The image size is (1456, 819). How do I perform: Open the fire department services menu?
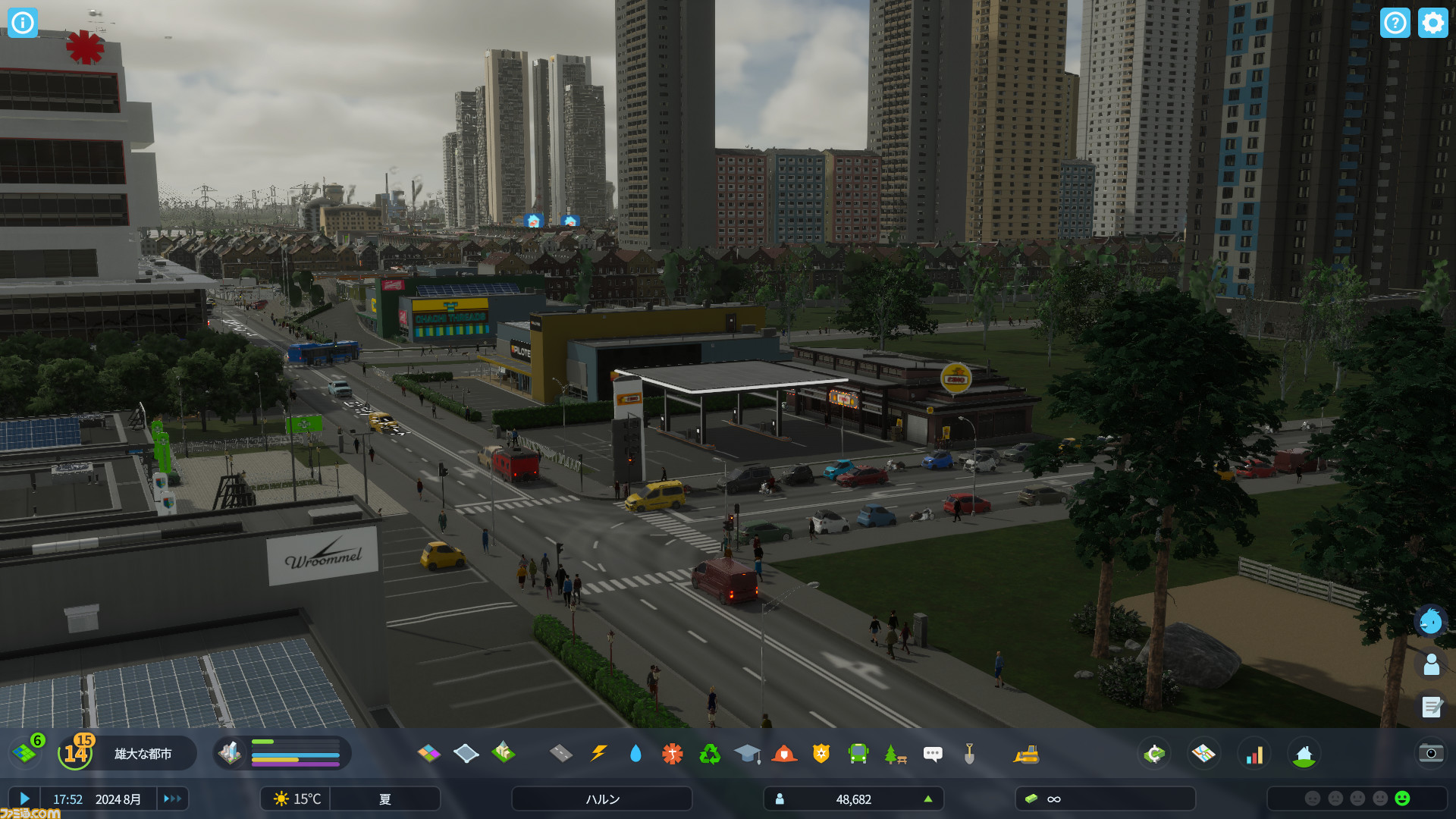point(786,753)
